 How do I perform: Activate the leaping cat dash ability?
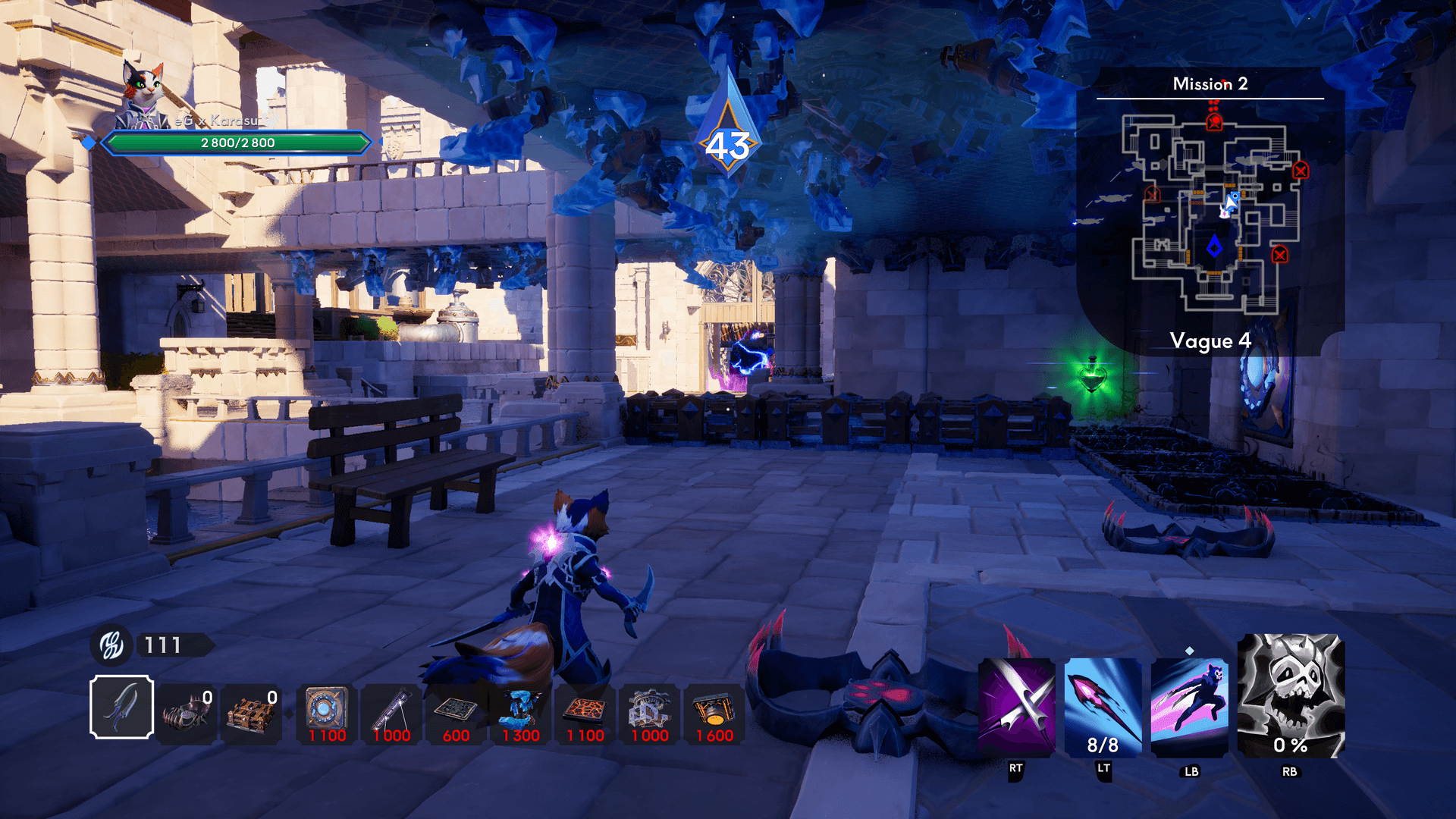(x=1189, y=707)
